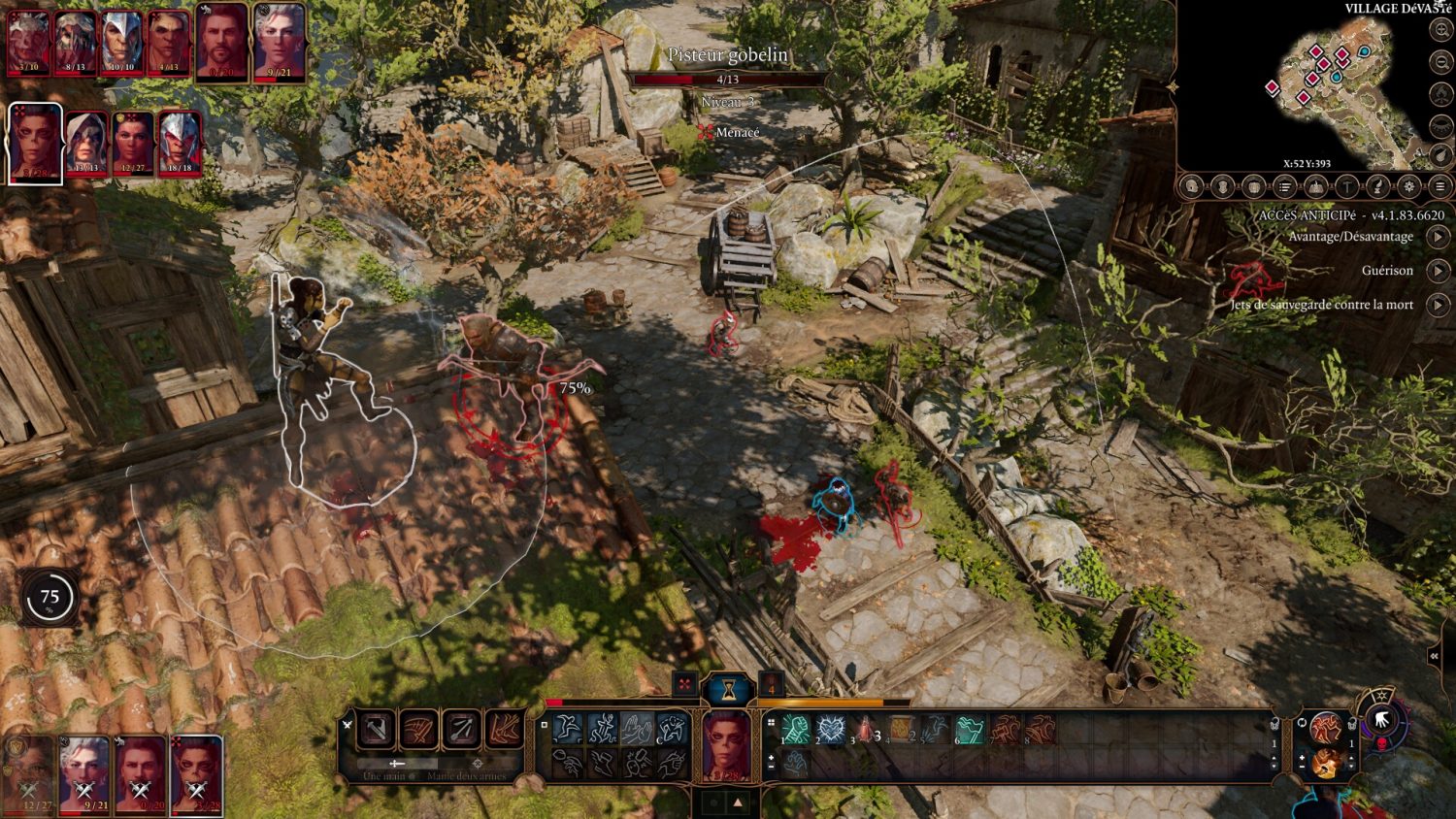
Task: Open the gear-shaped options button
Action: pos(1409,186)
